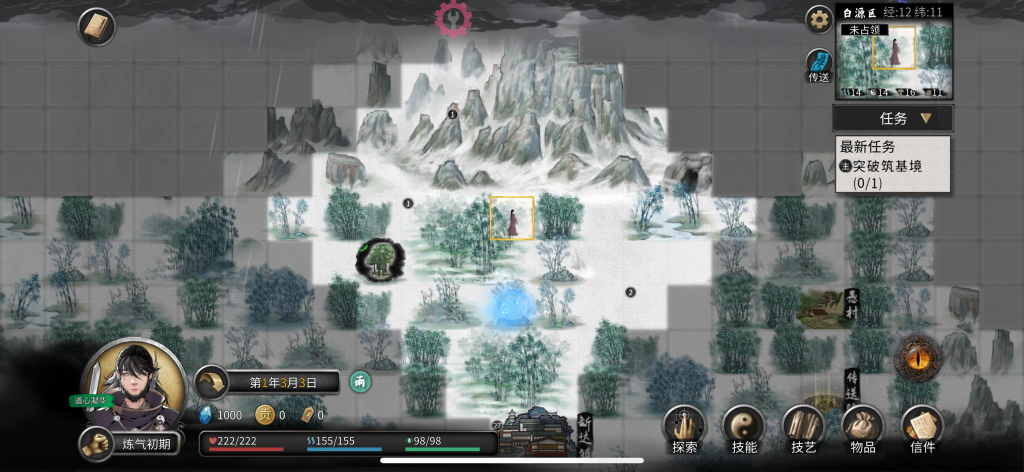Viewport: 1024px width, 472px height.
Task: Activate the 传送 (Teleport) button
Action: pyautogui.click(x=819, y=65)
